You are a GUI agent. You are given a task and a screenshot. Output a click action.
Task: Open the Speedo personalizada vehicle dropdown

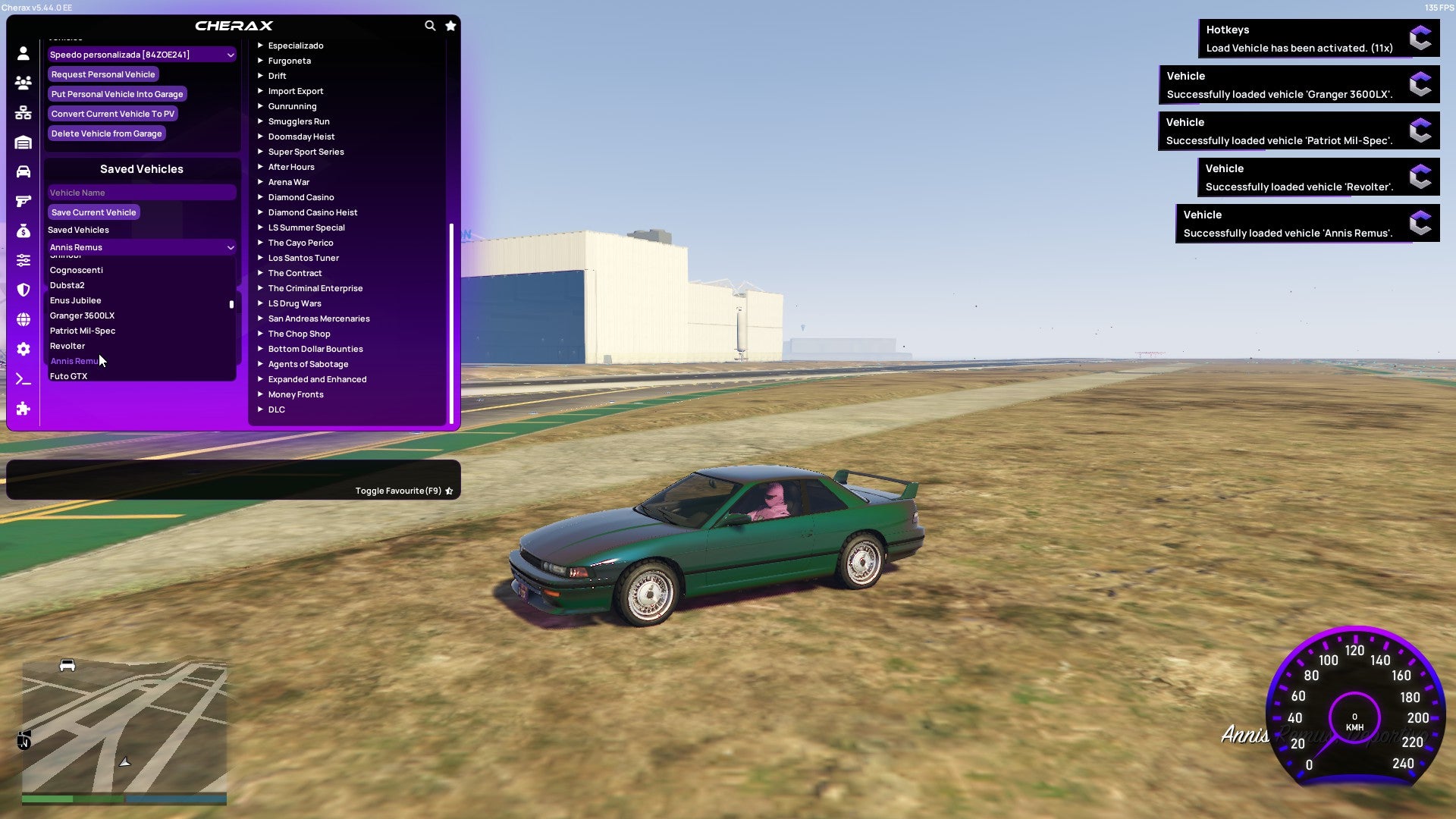141,55
